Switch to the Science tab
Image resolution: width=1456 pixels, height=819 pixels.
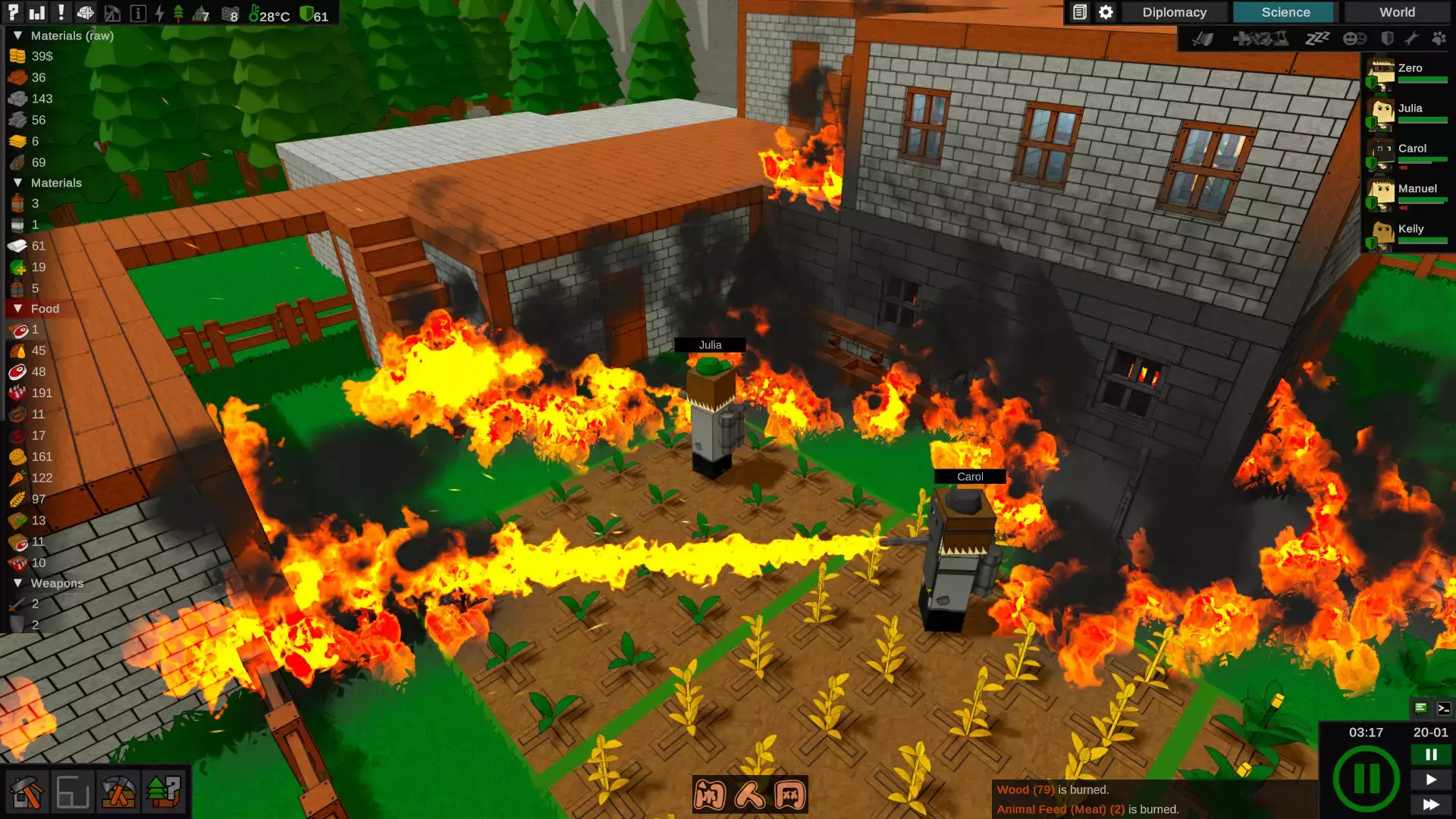1285,12
